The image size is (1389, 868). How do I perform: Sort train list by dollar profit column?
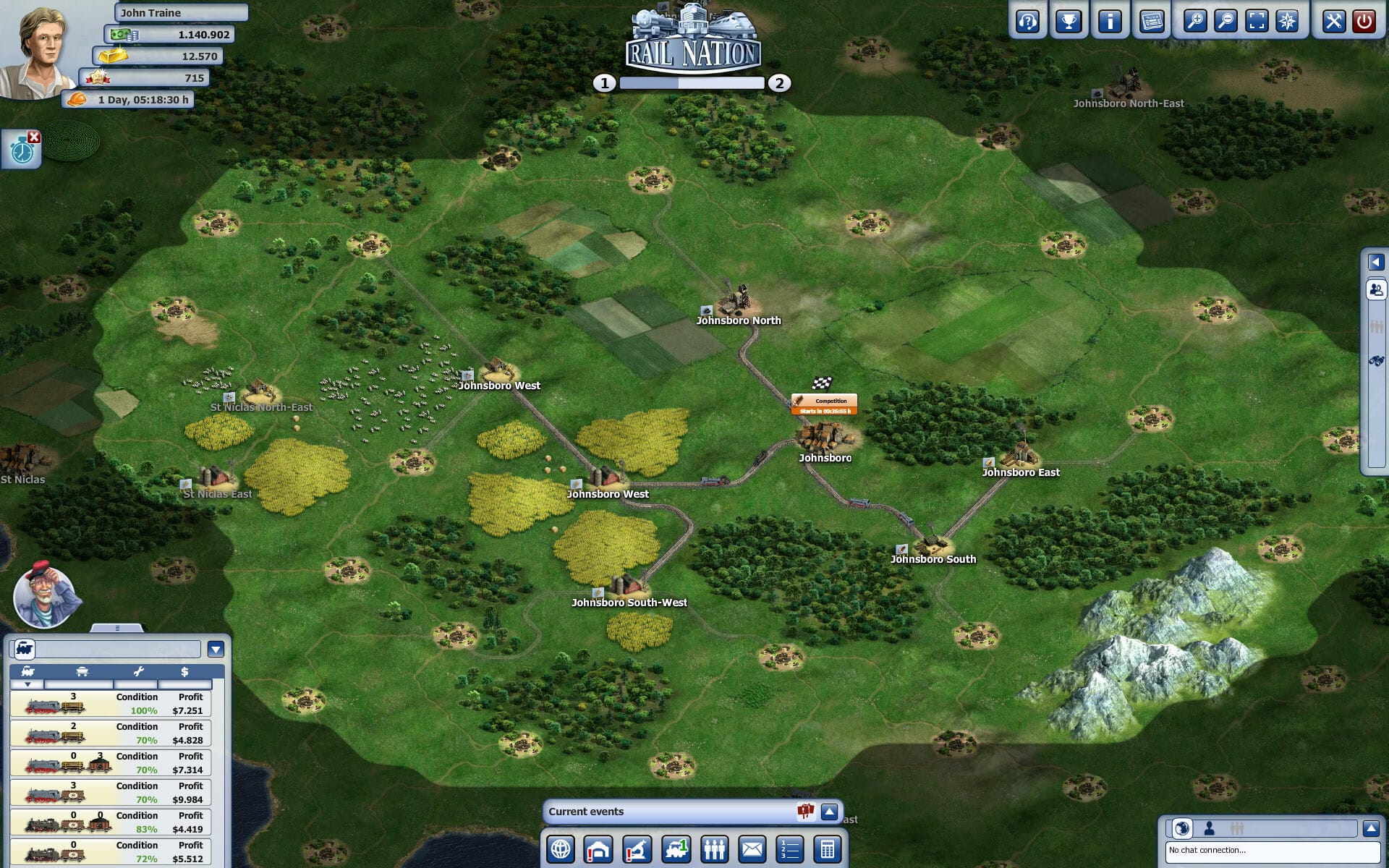[x=184, y=672]
